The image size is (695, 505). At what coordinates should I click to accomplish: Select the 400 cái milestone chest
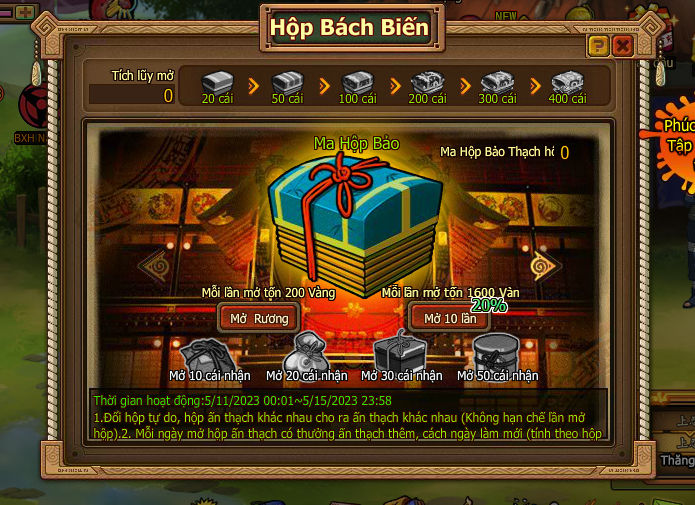coord(567,82)
